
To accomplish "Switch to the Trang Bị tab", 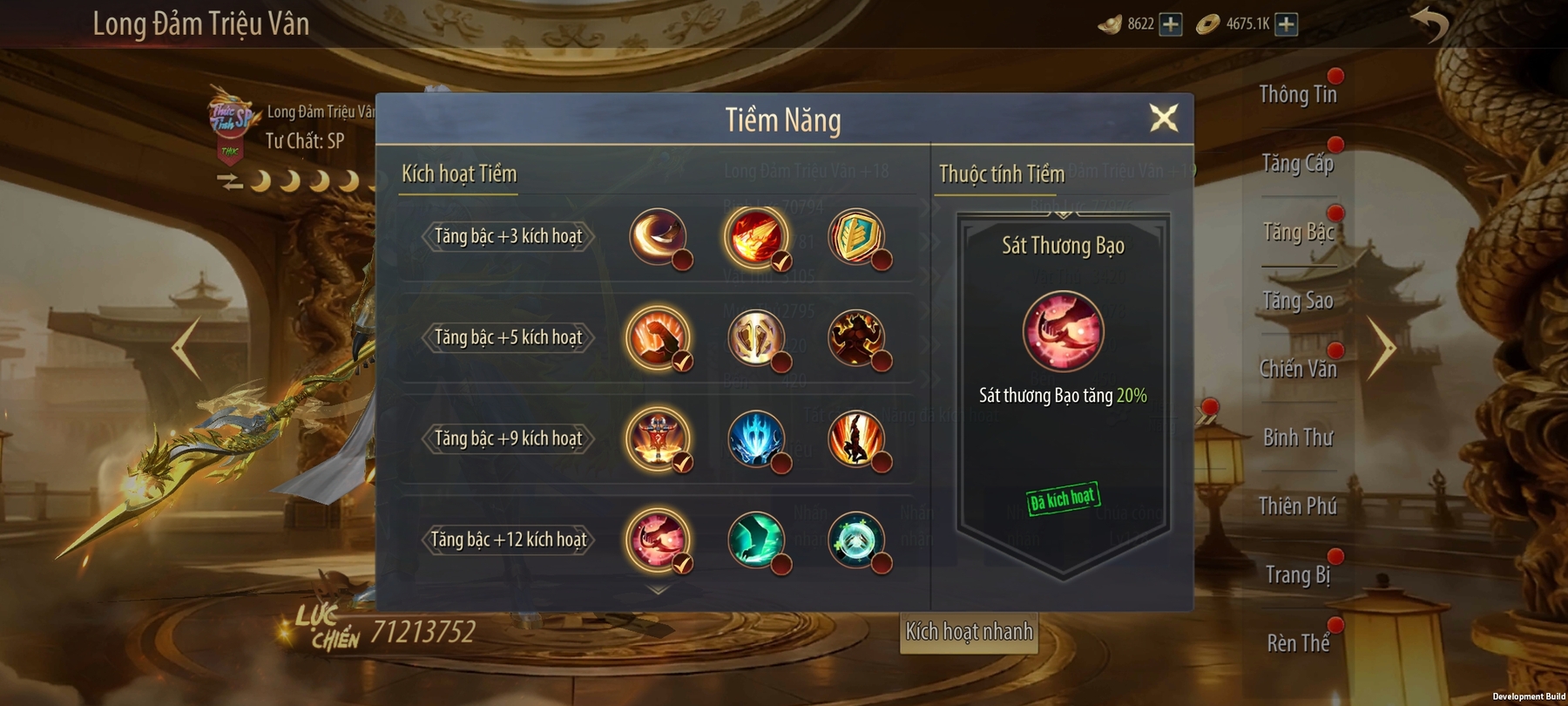I will click(x=1297, y=575).
